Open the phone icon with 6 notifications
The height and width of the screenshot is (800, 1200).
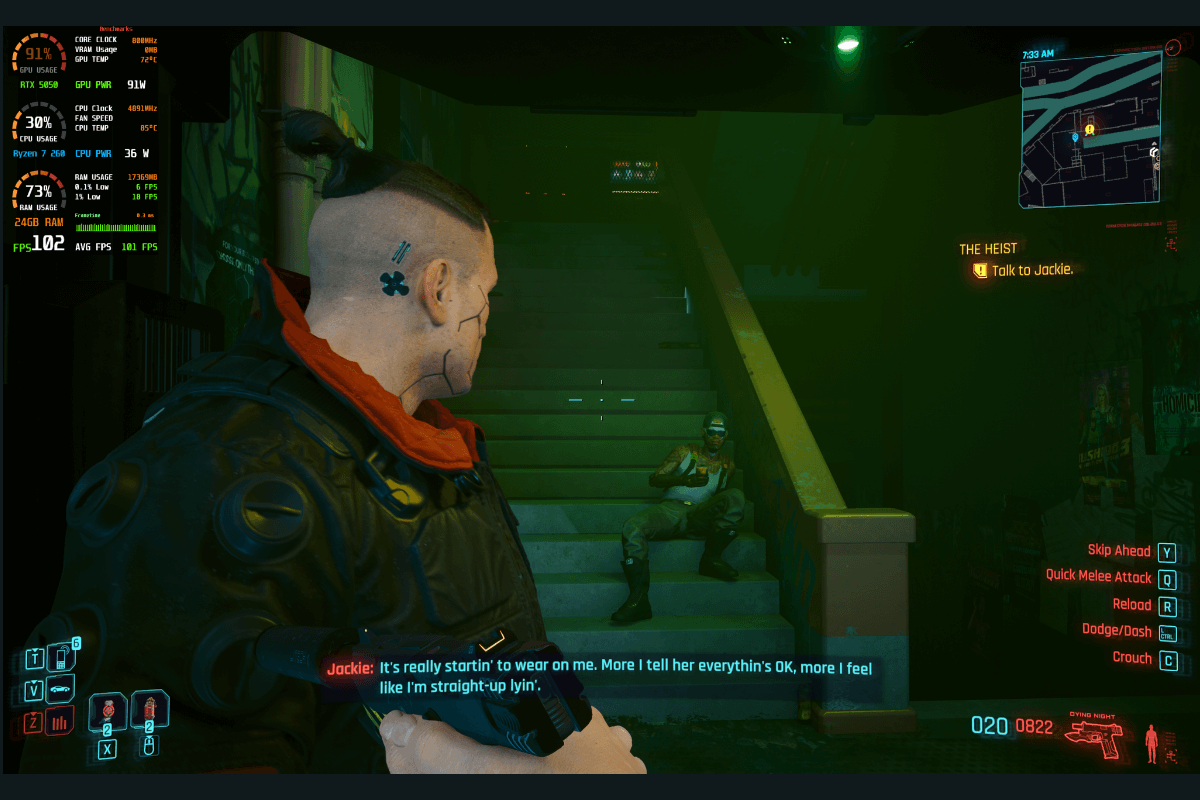[61, 656]
